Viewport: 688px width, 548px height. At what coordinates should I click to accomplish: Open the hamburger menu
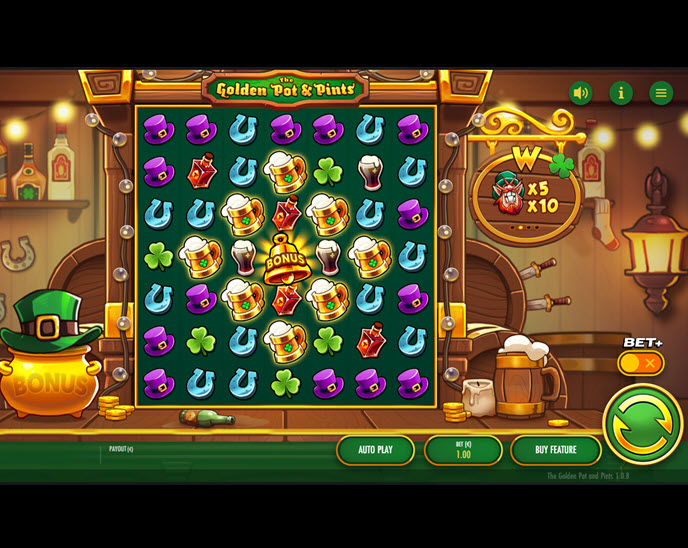click(x=661, y=93)
